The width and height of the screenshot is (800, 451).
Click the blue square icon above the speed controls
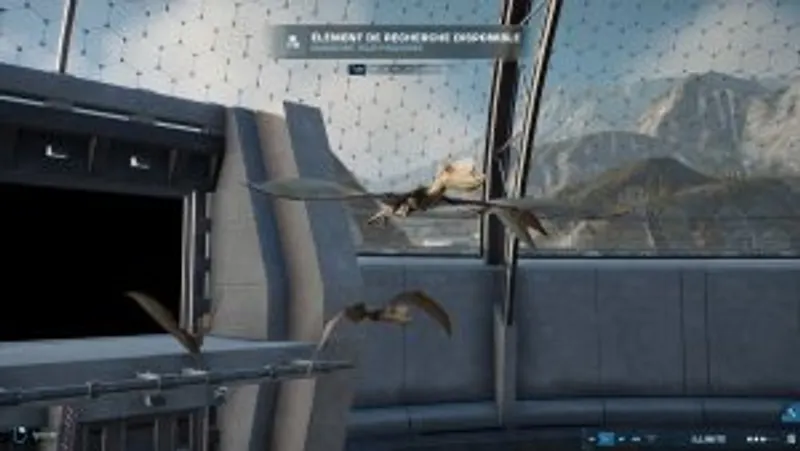pos(790,412)
